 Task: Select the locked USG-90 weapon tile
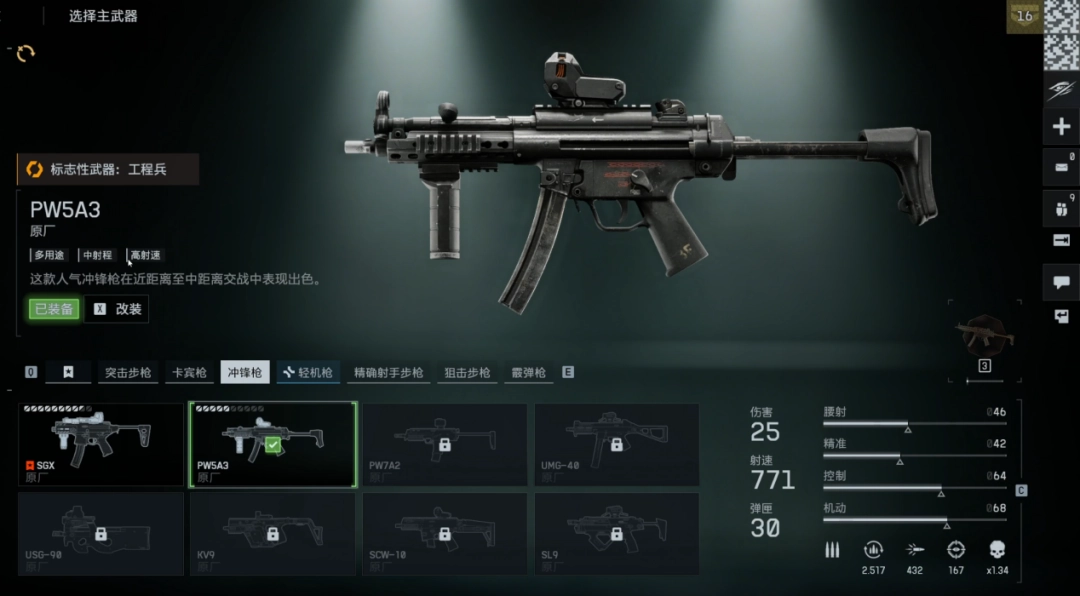tap(100, 533)
